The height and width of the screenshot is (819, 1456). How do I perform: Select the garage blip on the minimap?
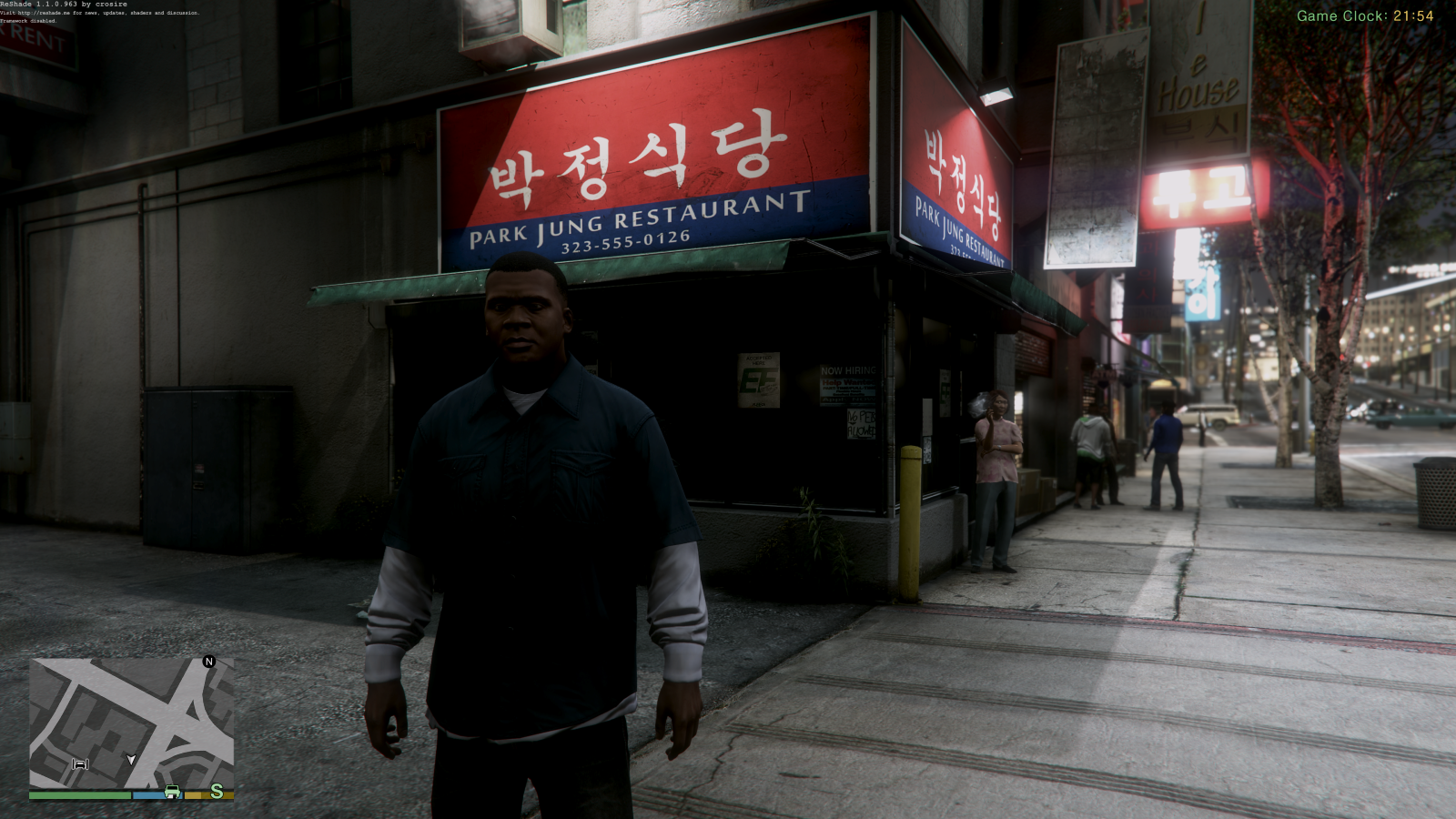[80, 763]
